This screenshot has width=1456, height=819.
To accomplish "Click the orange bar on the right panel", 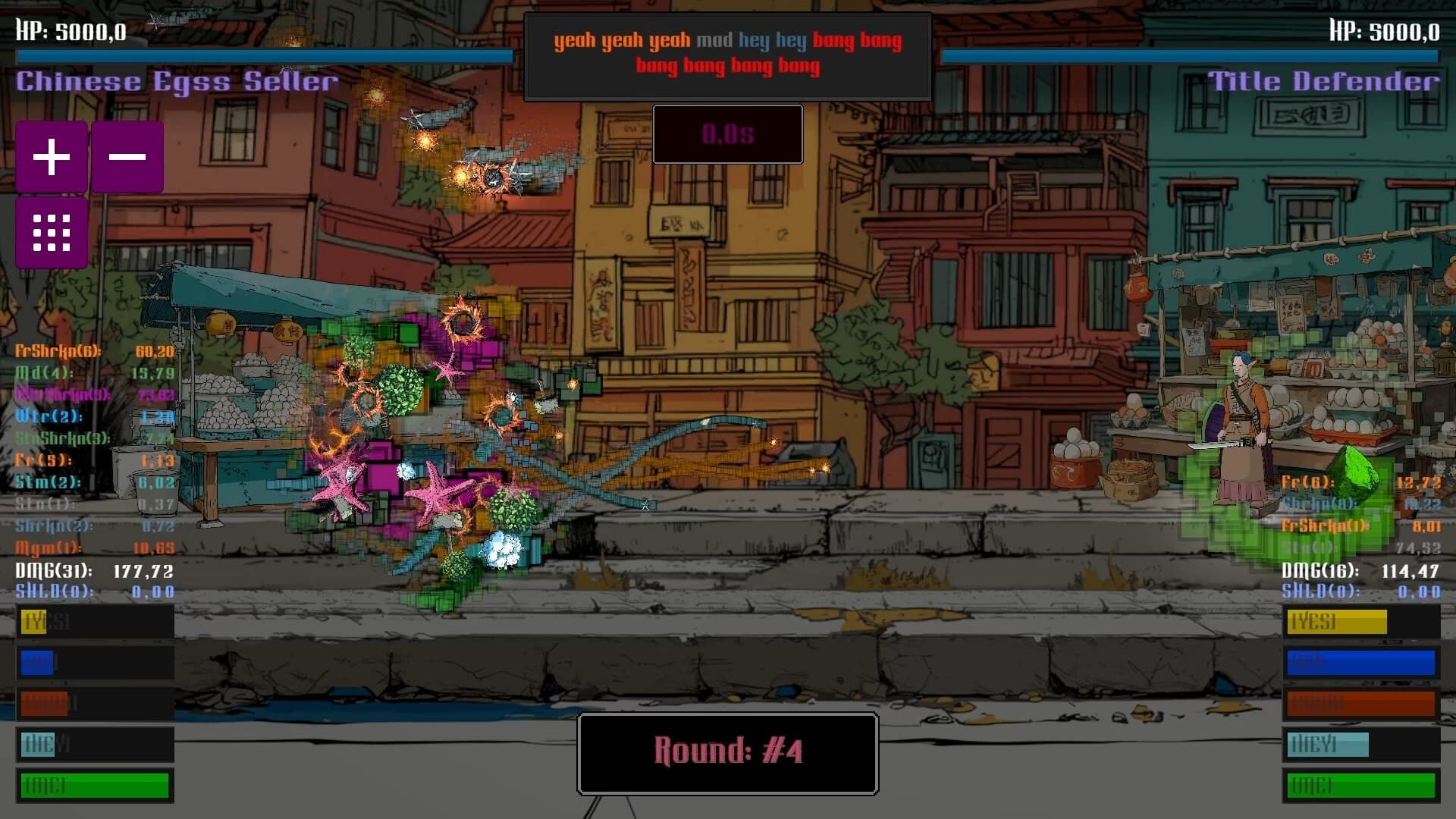I will click(1362, 704).
